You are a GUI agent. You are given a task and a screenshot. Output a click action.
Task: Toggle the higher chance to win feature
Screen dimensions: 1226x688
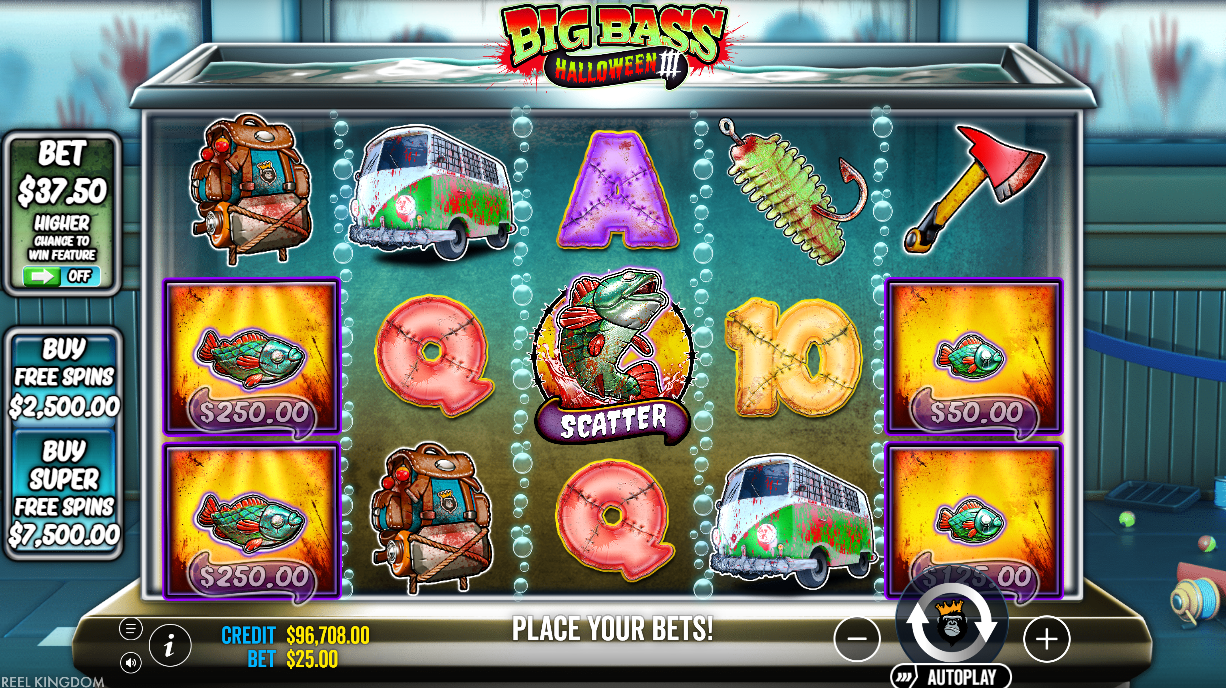(62, 276)
